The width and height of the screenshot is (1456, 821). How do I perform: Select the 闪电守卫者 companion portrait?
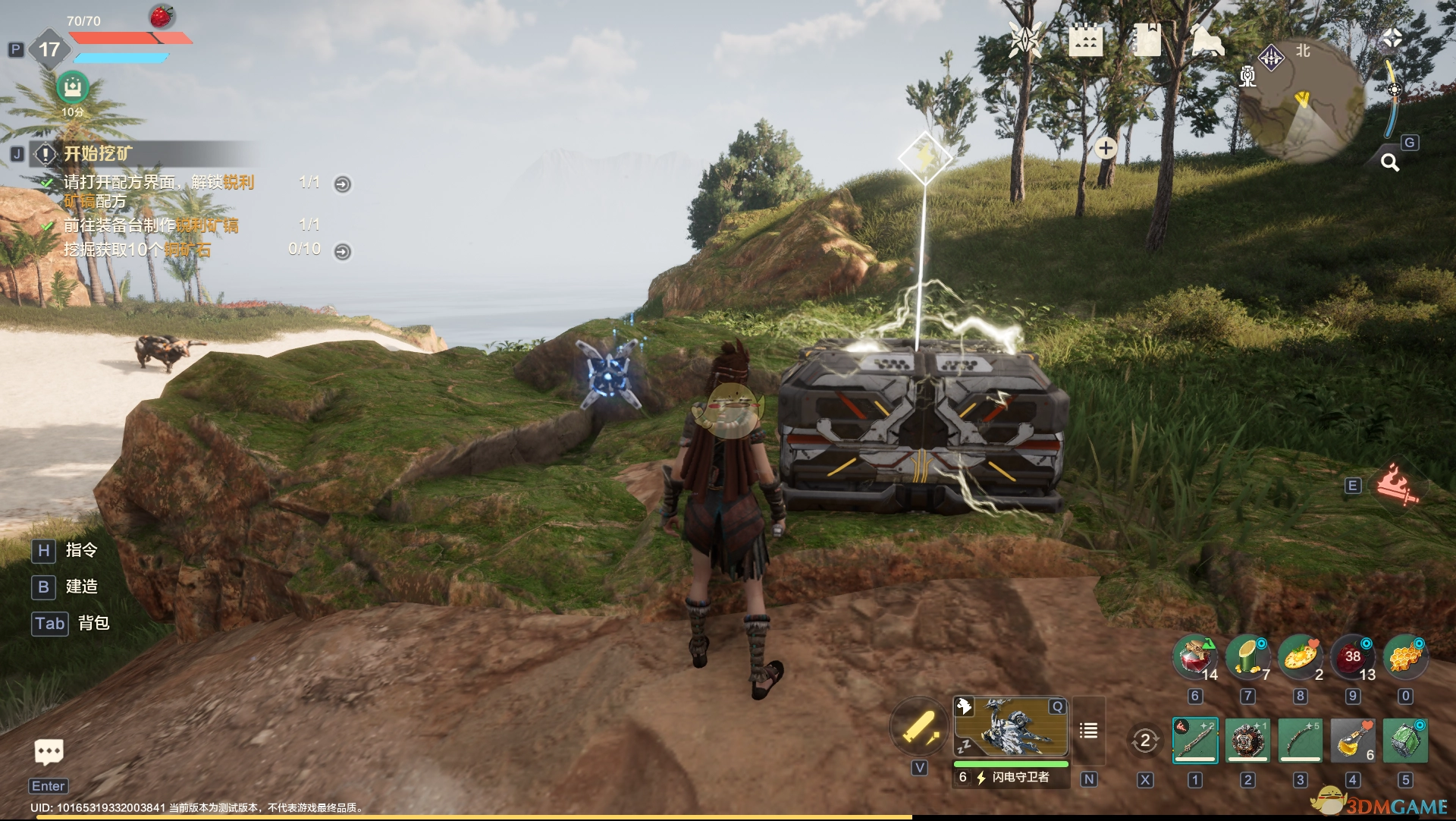[x=1010, y=728]
